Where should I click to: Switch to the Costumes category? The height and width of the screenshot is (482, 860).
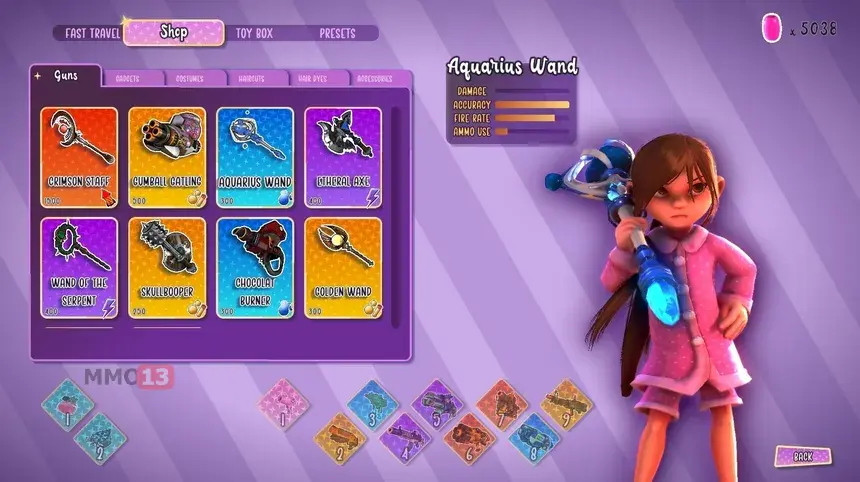tap(190, 78)
